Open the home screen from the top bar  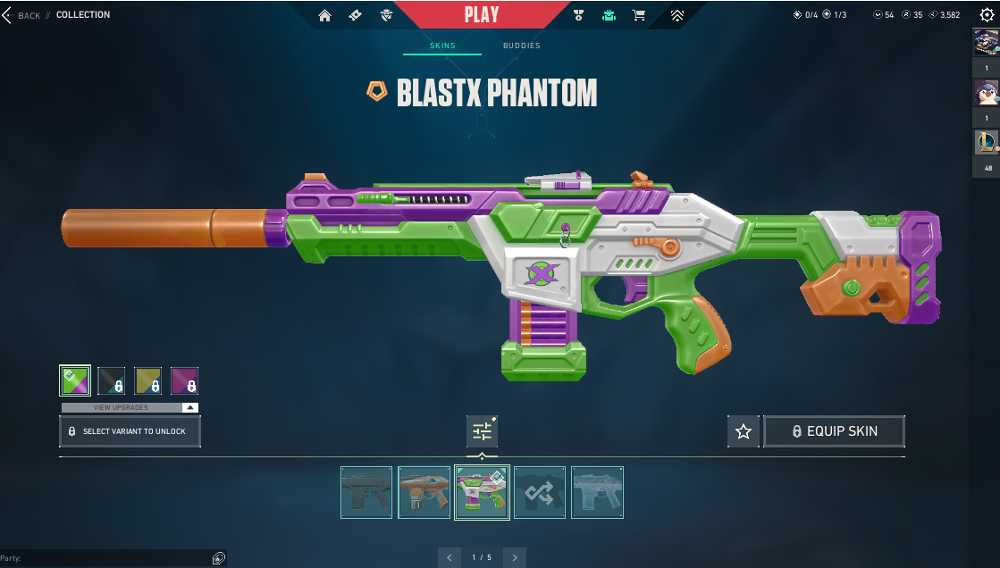pos(324,15)
